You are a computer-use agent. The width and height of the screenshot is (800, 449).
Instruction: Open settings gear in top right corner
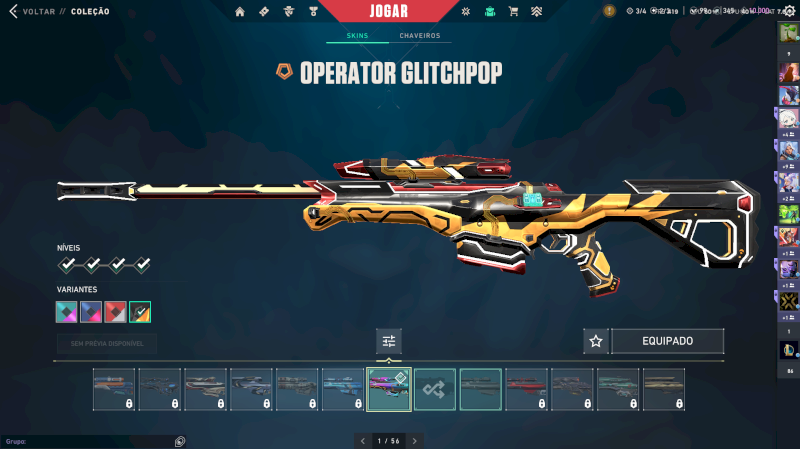pos(789,11)
